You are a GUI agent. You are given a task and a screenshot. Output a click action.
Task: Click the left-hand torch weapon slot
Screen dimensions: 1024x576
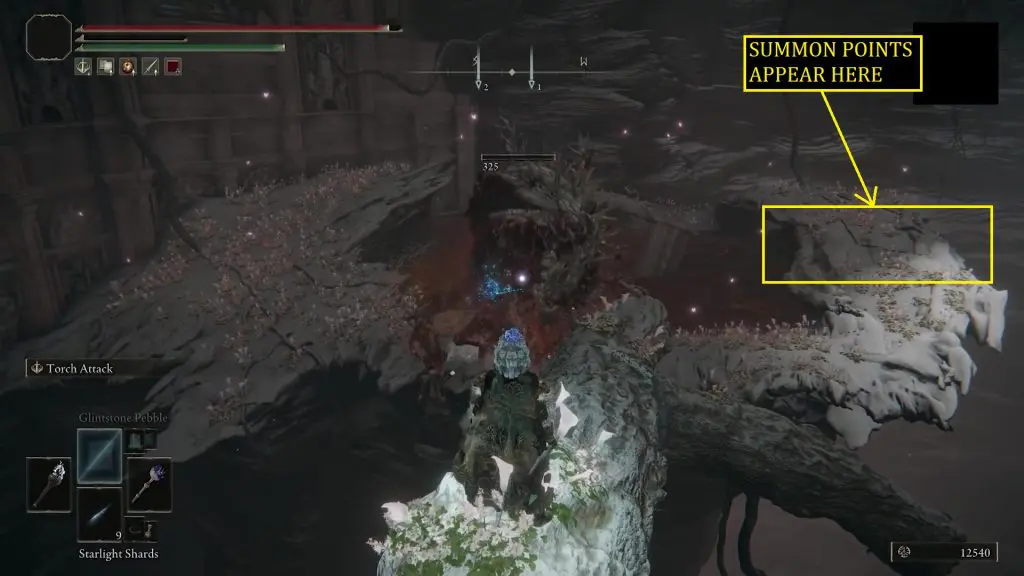(x=48, y=484)
